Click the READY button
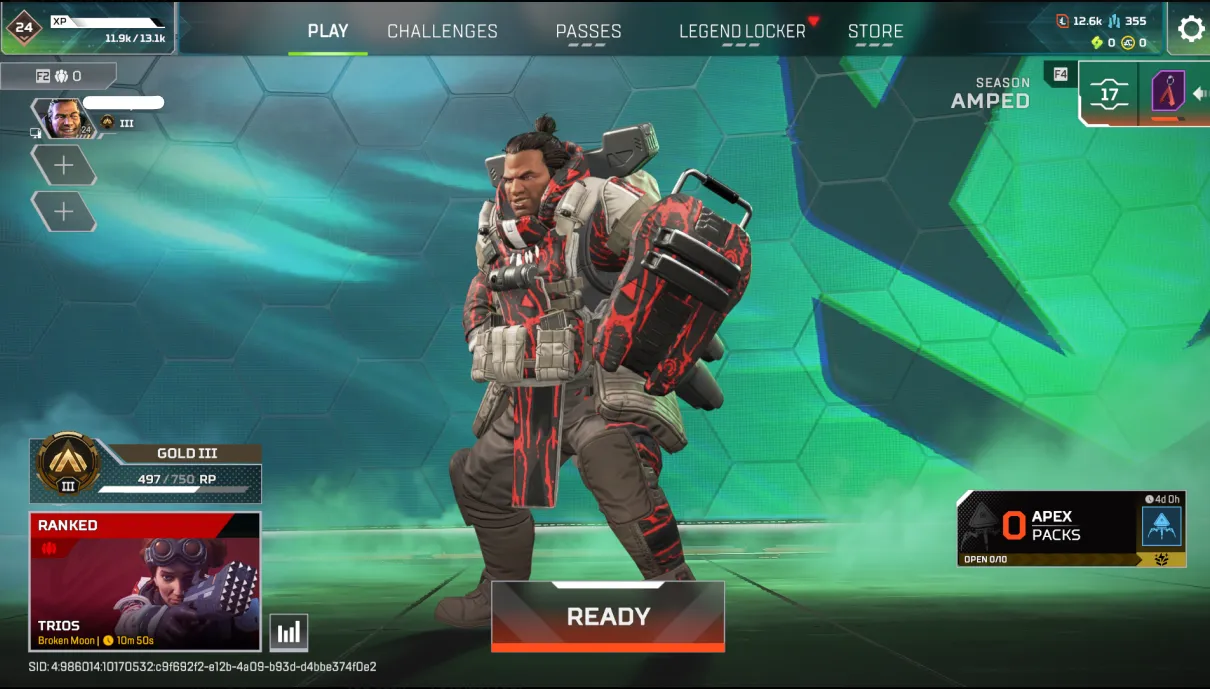 (x=608, y=616)
